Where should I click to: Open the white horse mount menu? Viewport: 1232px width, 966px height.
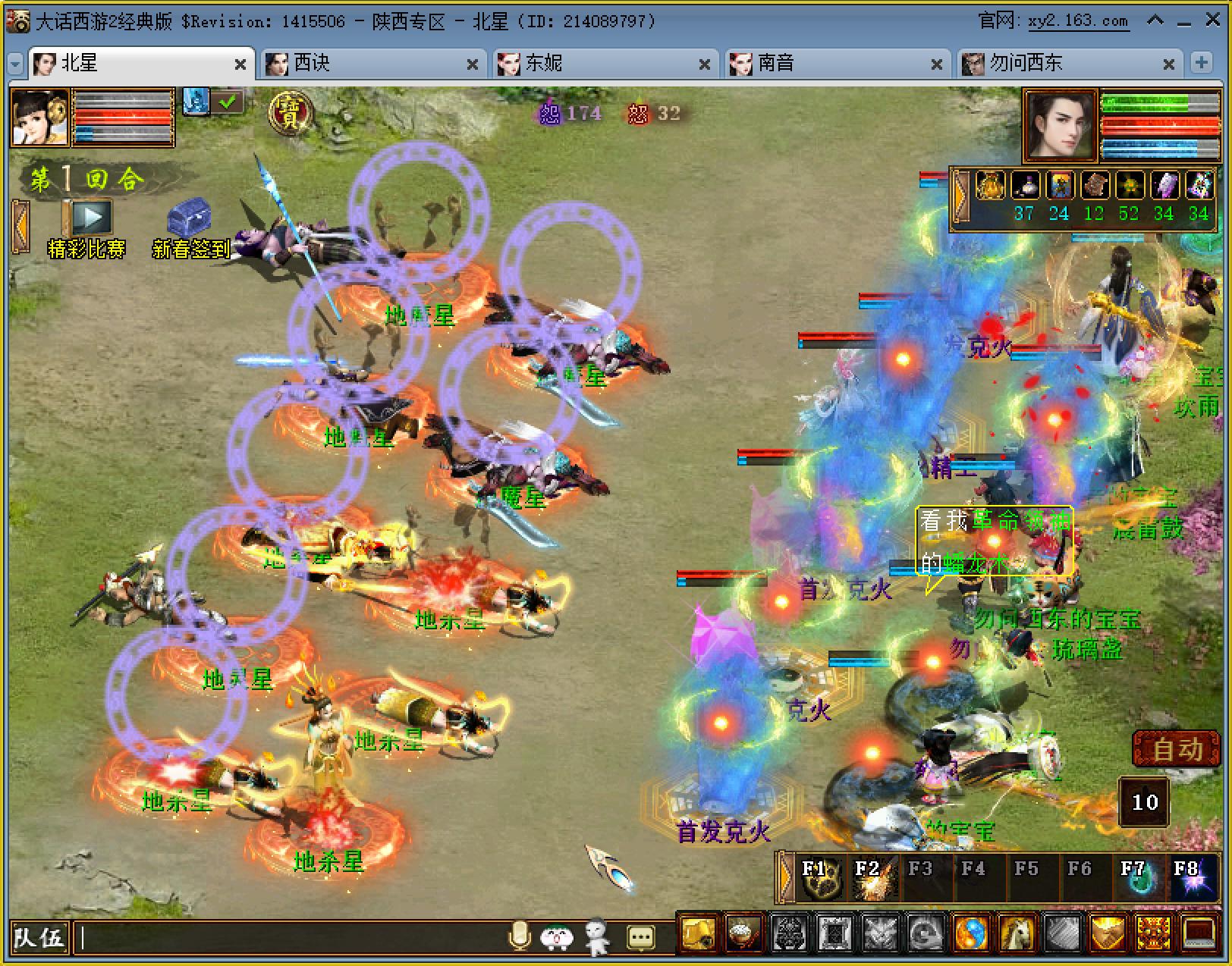1017,933
